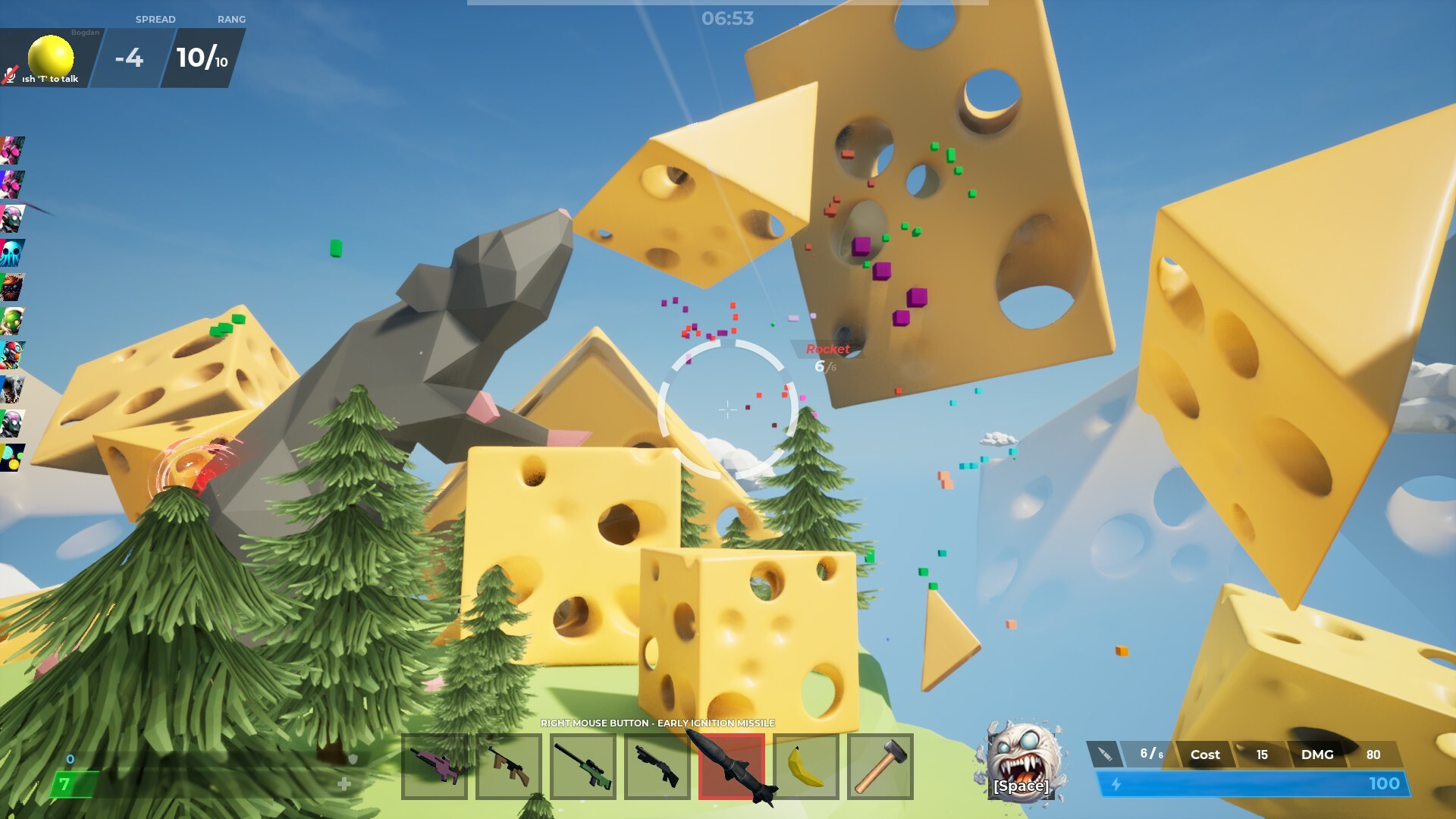Select the RANG stat header

233,19
